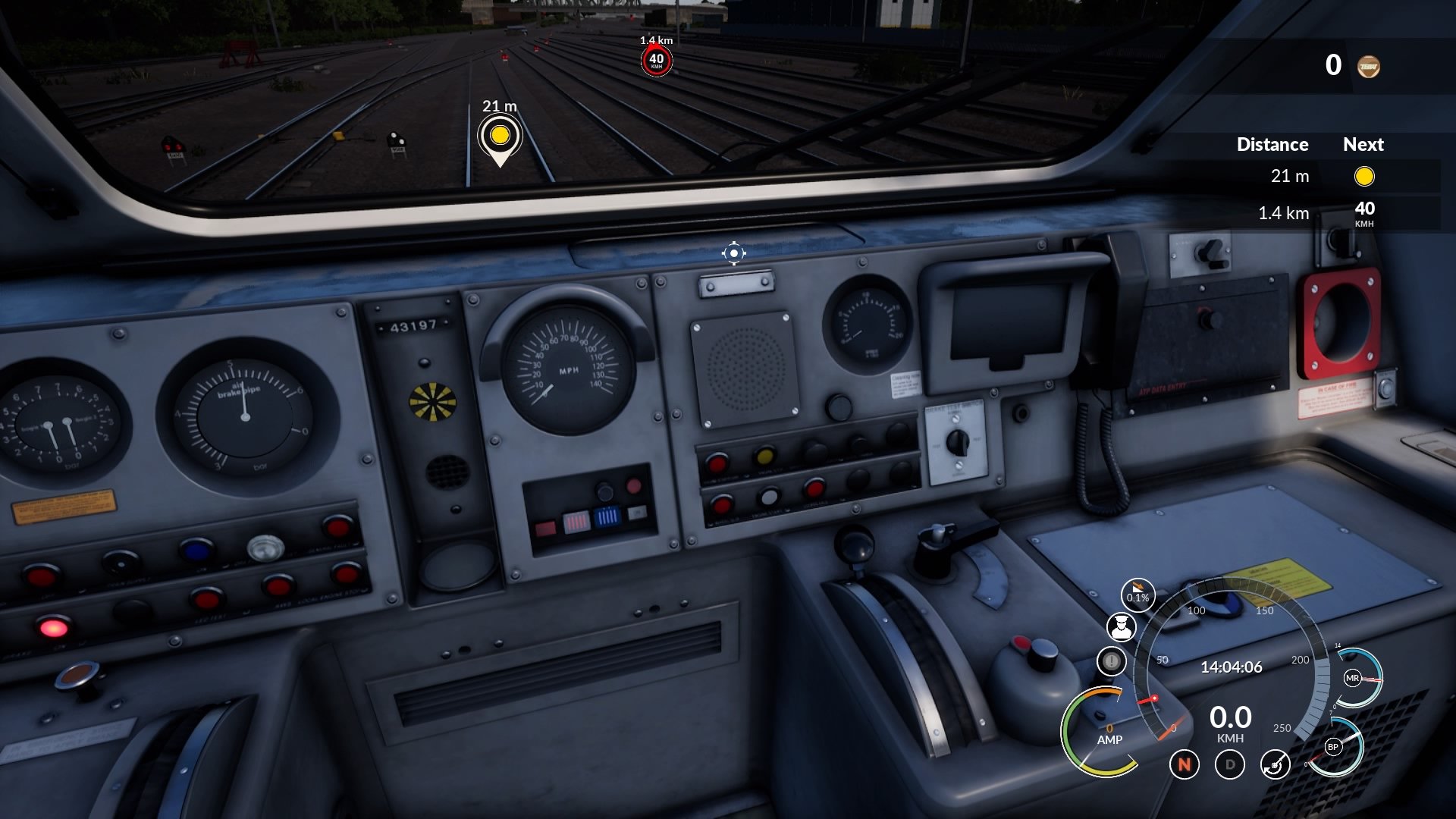Select the yellow signal waypoint marker
The height and width of the screenshot is (819, 1456).
499,136
